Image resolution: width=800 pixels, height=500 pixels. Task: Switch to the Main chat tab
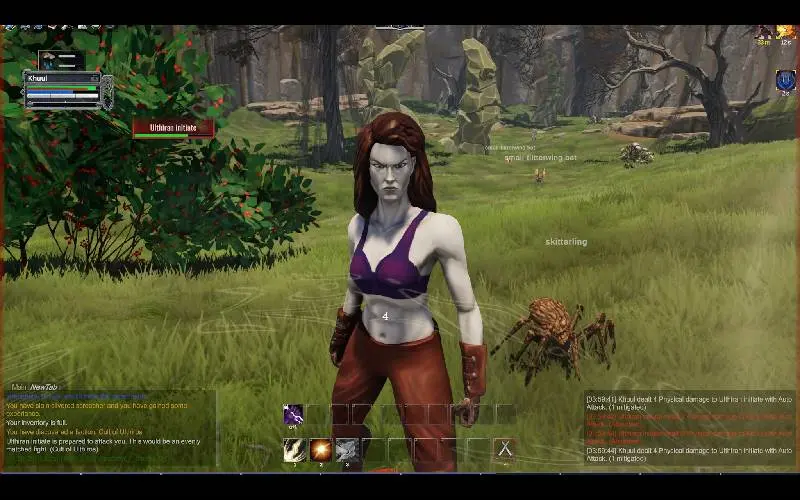tap(18, 387)
